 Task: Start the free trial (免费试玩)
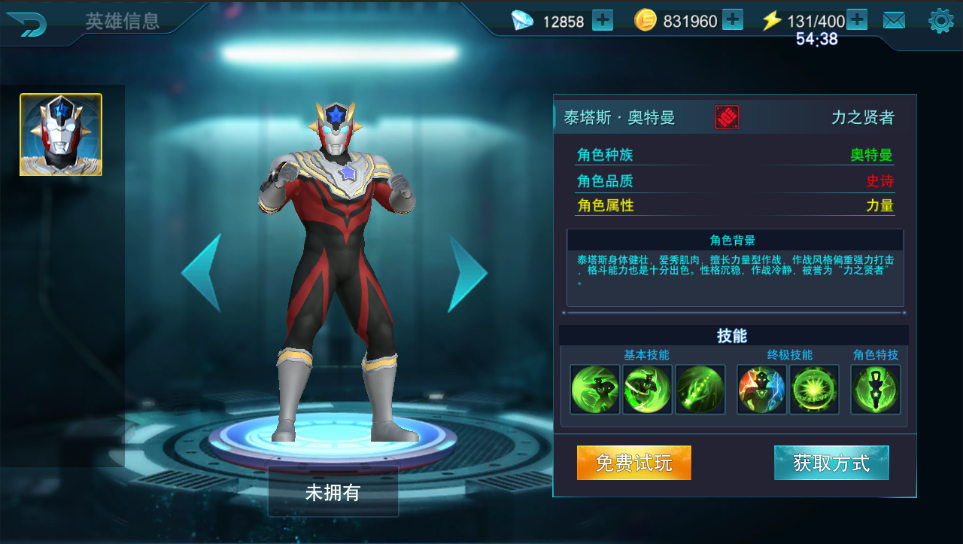pos(634,463)
